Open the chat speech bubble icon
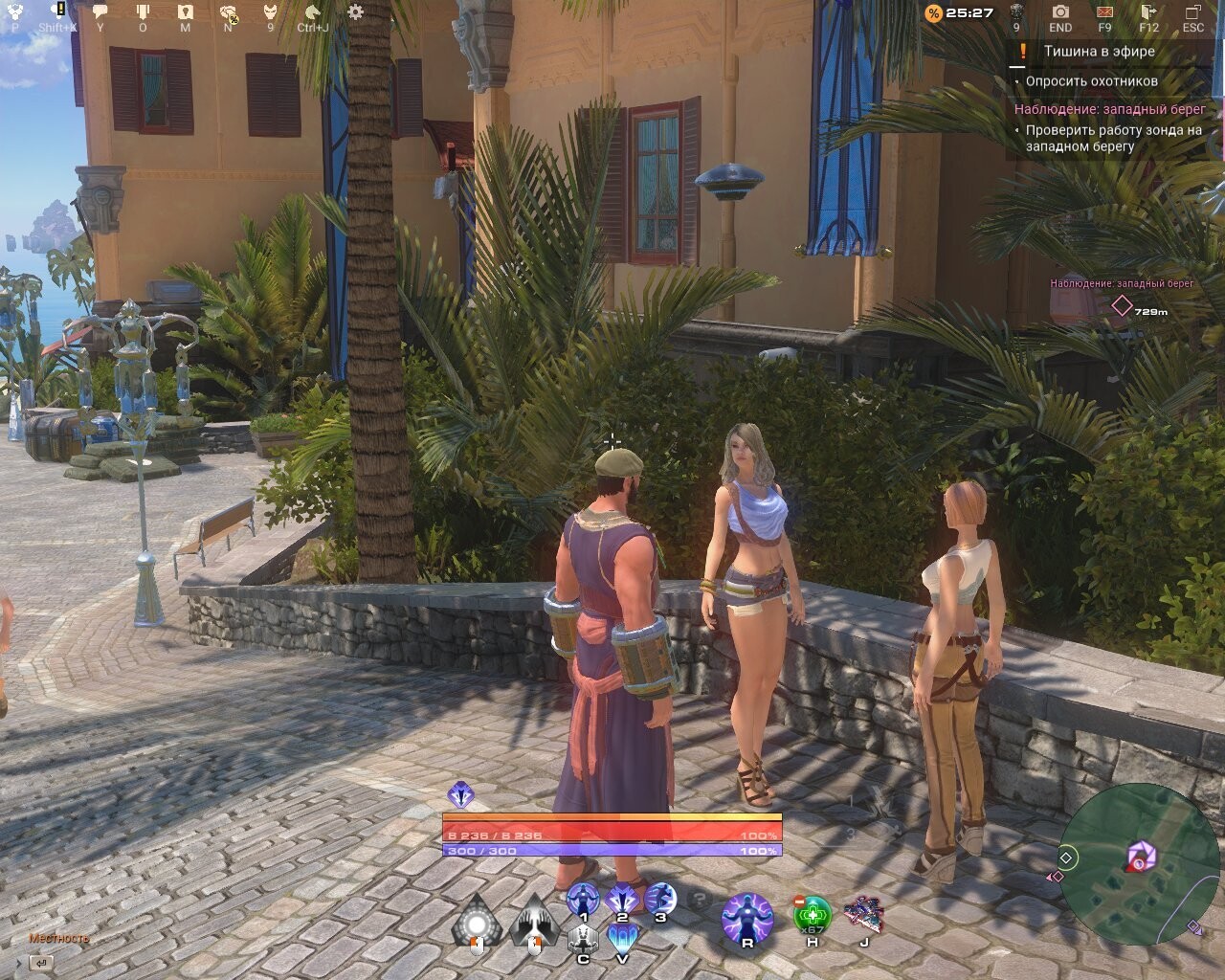This screenshot has width=1225, height=980. 99,11
